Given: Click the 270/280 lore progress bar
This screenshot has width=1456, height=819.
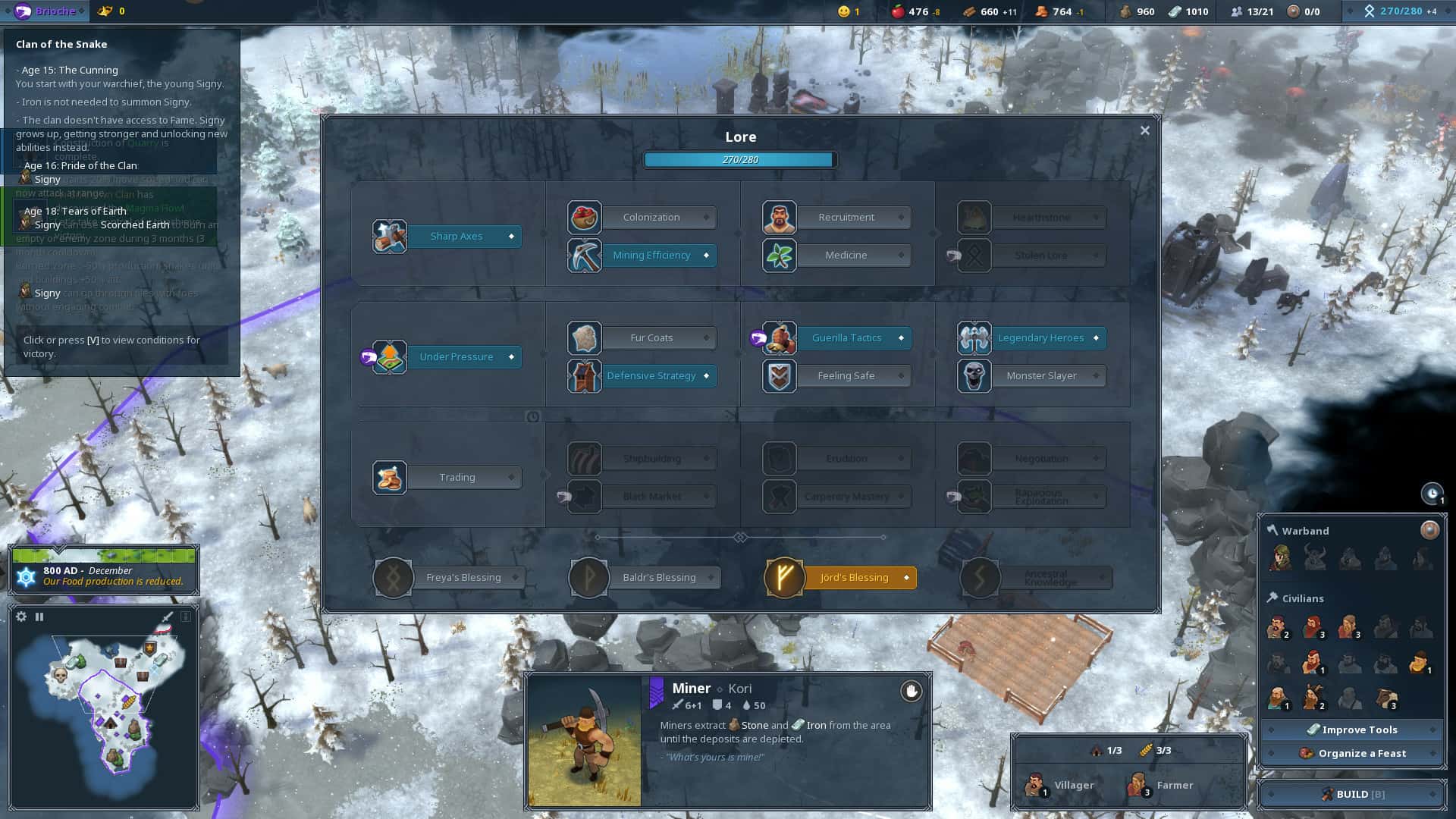Looking at the screenshot, I should point(739,159).
